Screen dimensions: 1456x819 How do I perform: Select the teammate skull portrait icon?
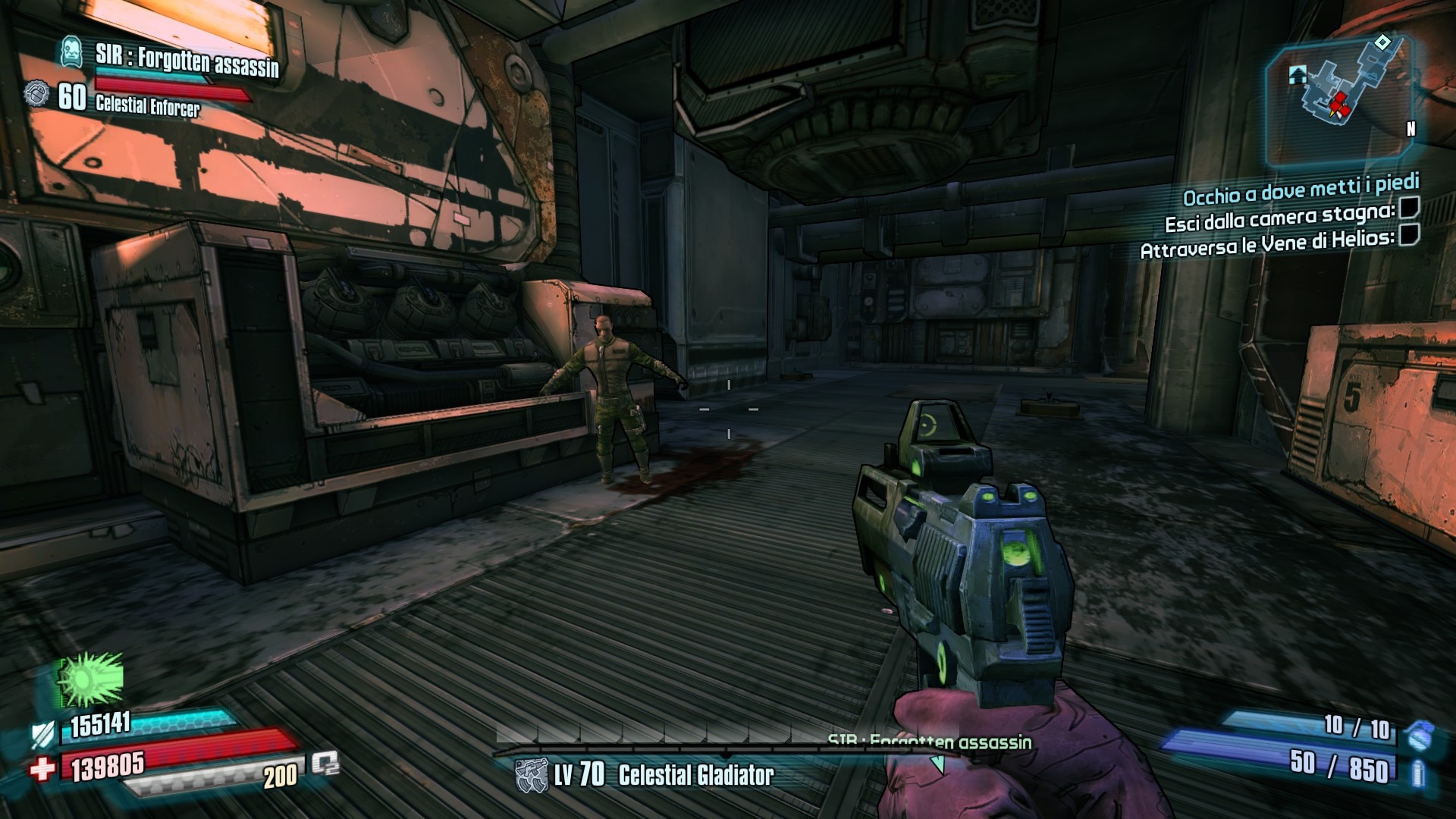(x=72, y=52)
